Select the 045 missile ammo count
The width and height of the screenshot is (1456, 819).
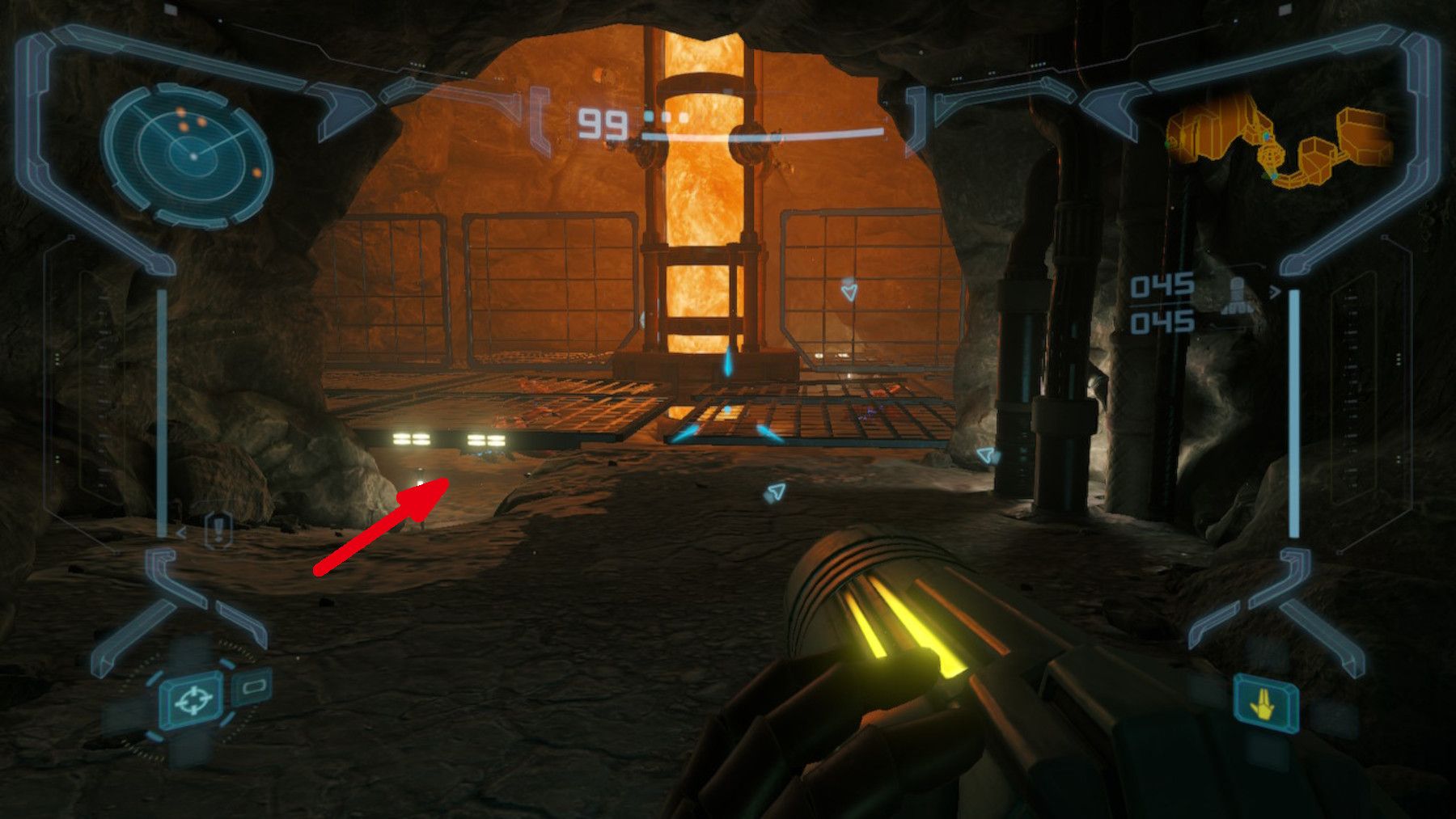(1162, 285)
